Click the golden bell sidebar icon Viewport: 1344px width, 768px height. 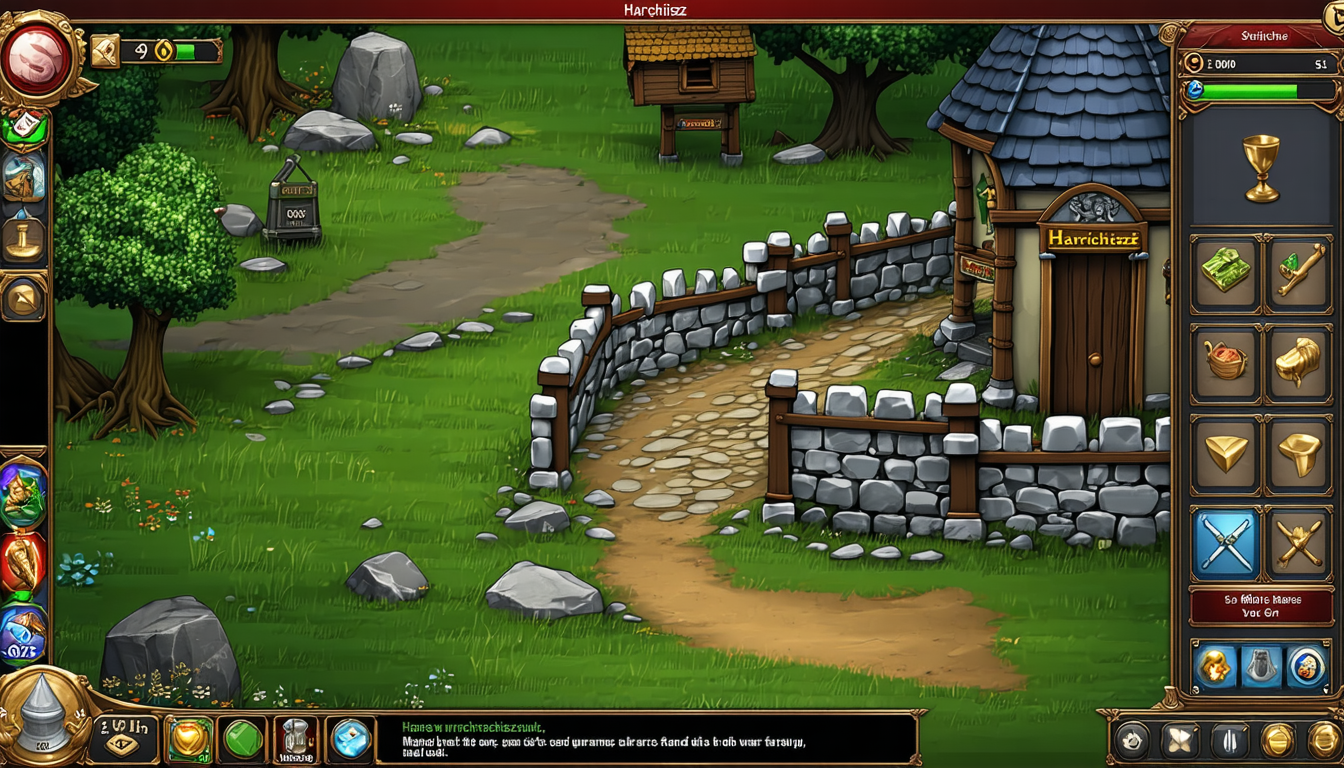click(x=23, y=238)
